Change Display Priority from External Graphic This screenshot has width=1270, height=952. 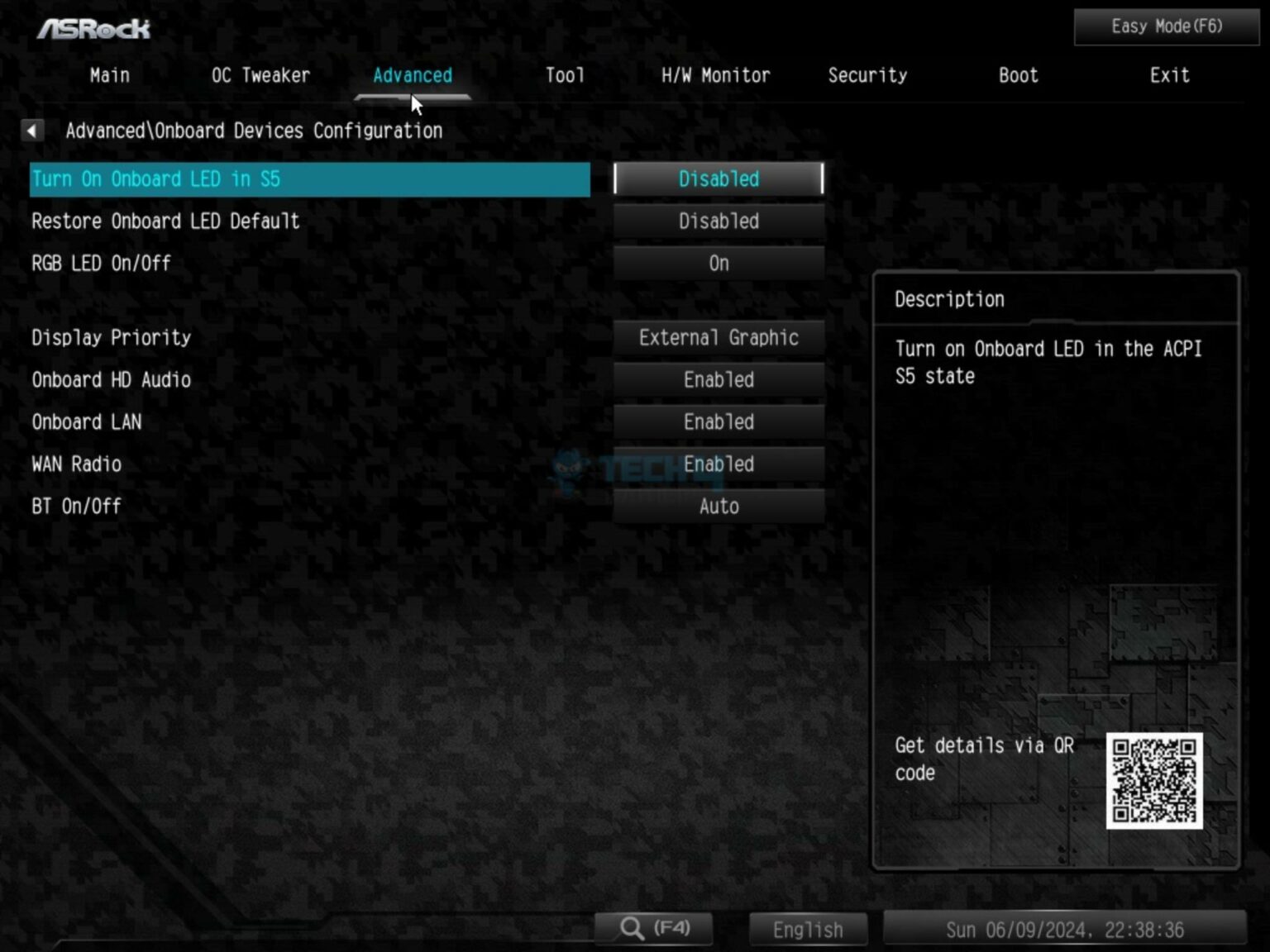719,338
